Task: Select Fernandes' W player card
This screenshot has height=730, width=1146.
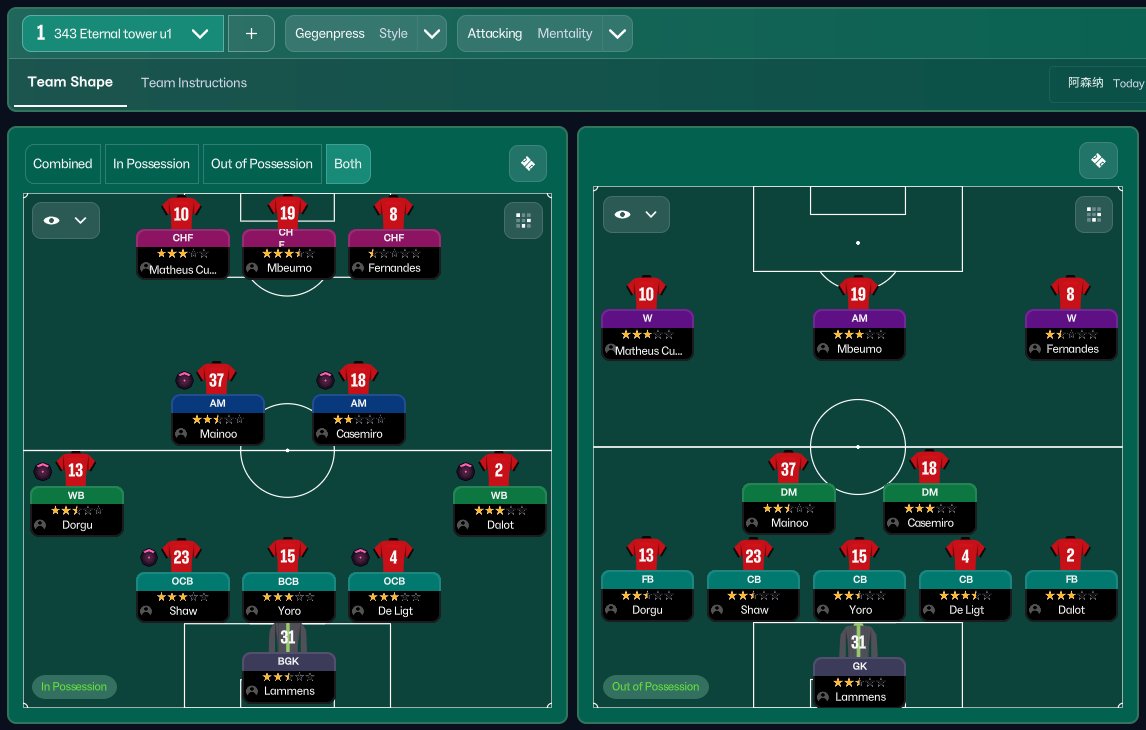Action: click(1071, 333)
